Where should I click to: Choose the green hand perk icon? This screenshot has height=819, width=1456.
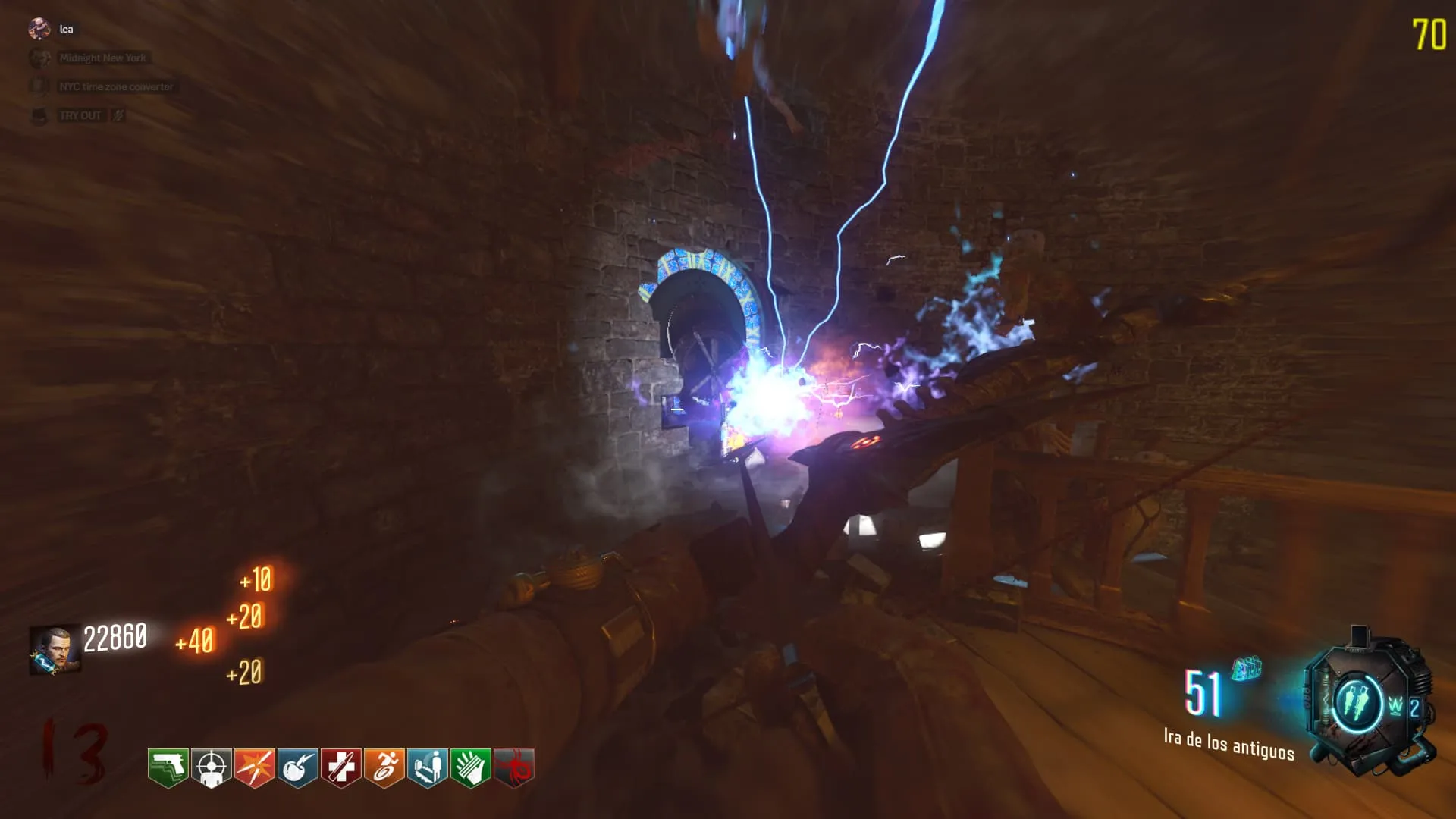[x=470, y=767]
